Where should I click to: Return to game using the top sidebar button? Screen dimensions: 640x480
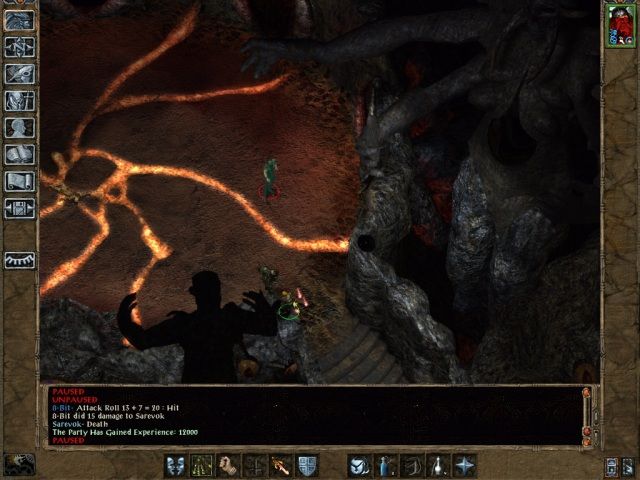[20, 19]
